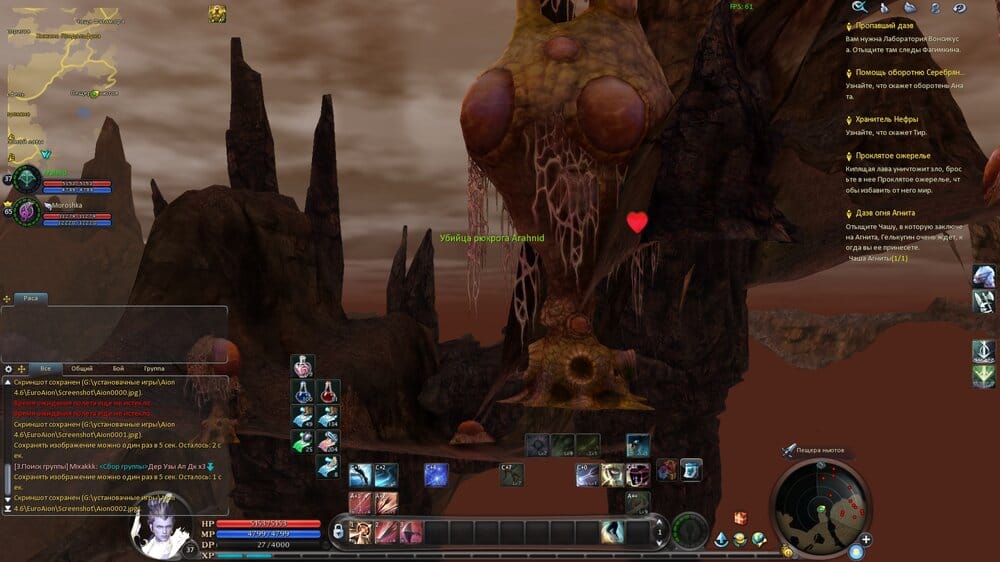
Task: Select Moroshka's party portrait
Action: (x=27, y=211)
